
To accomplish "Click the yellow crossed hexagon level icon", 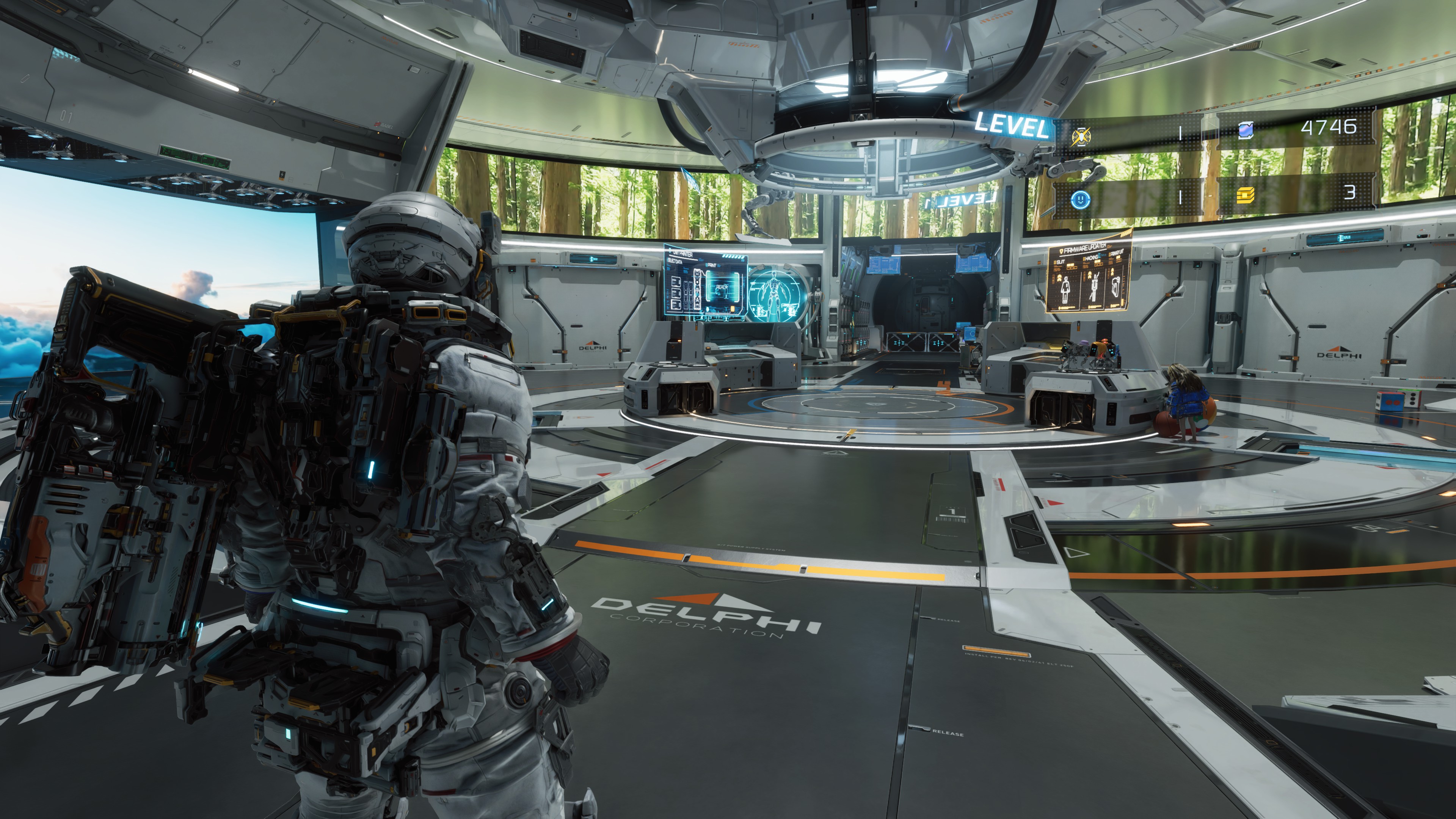I will tap(1081, 136).
